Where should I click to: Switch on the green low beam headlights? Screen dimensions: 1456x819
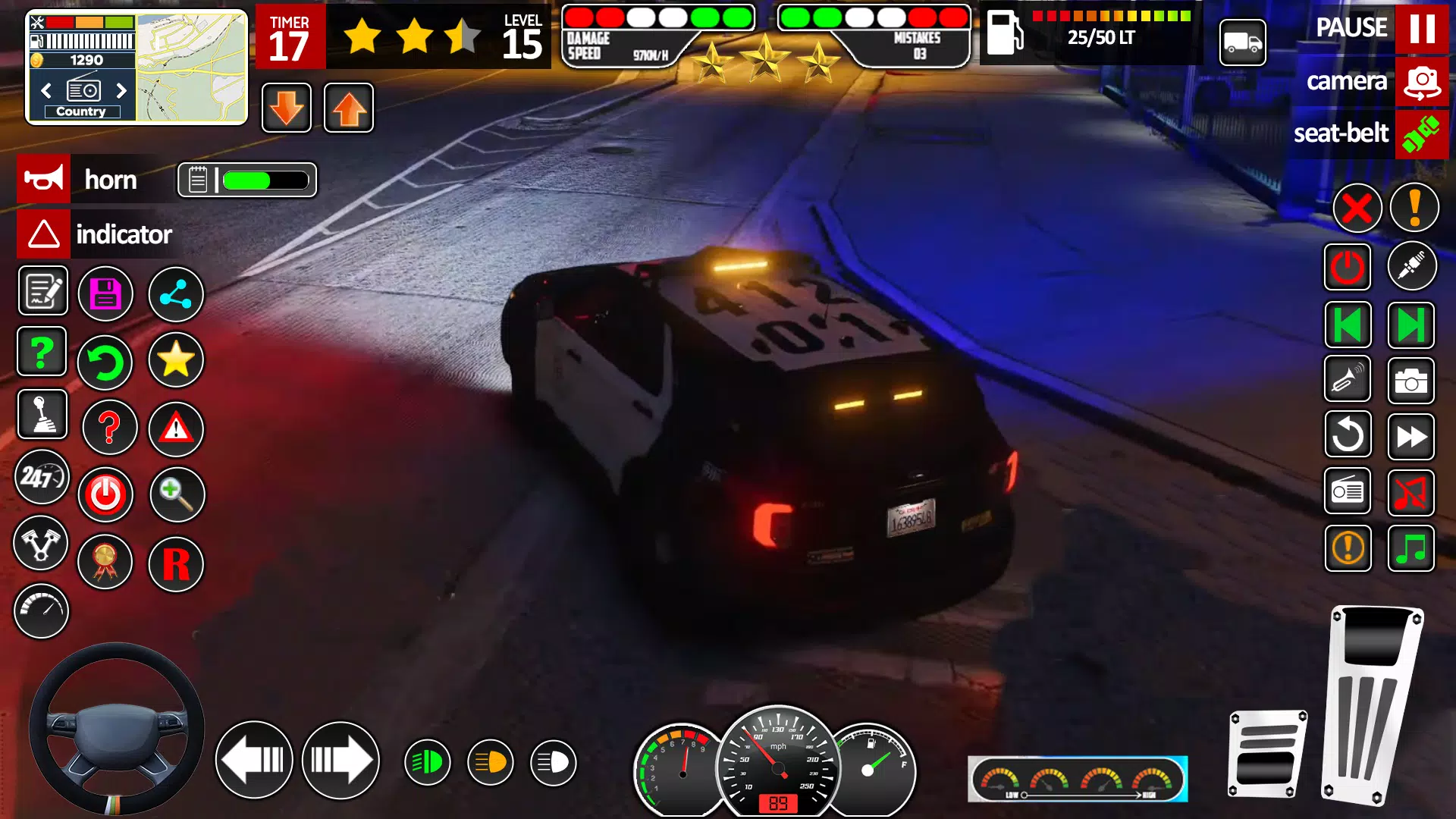point(427,761)
